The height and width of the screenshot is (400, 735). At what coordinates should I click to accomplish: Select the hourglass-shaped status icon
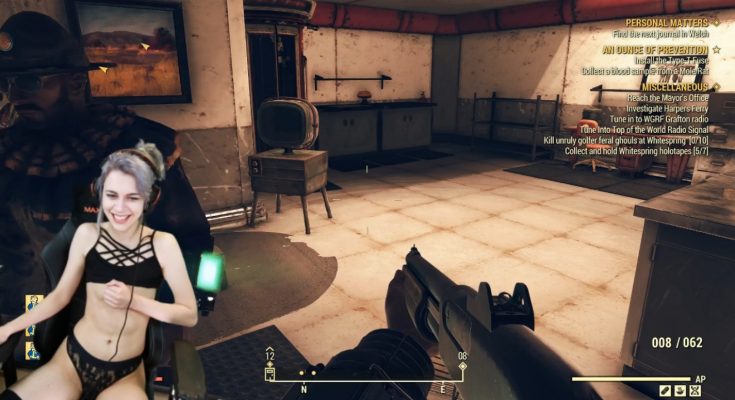pos(695,389)
